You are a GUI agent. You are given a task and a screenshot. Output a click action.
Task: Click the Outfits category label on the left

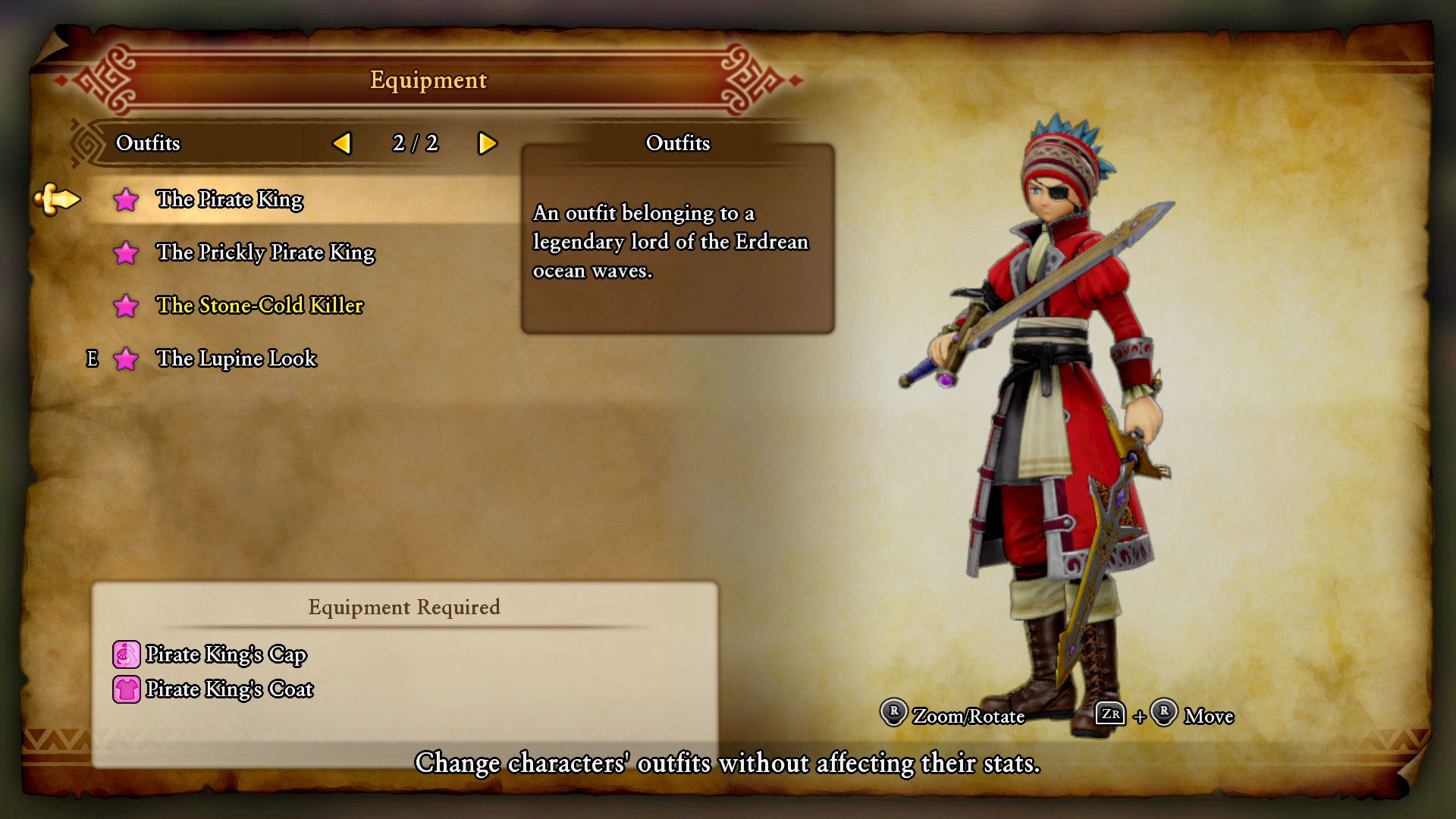coord(149,143)
